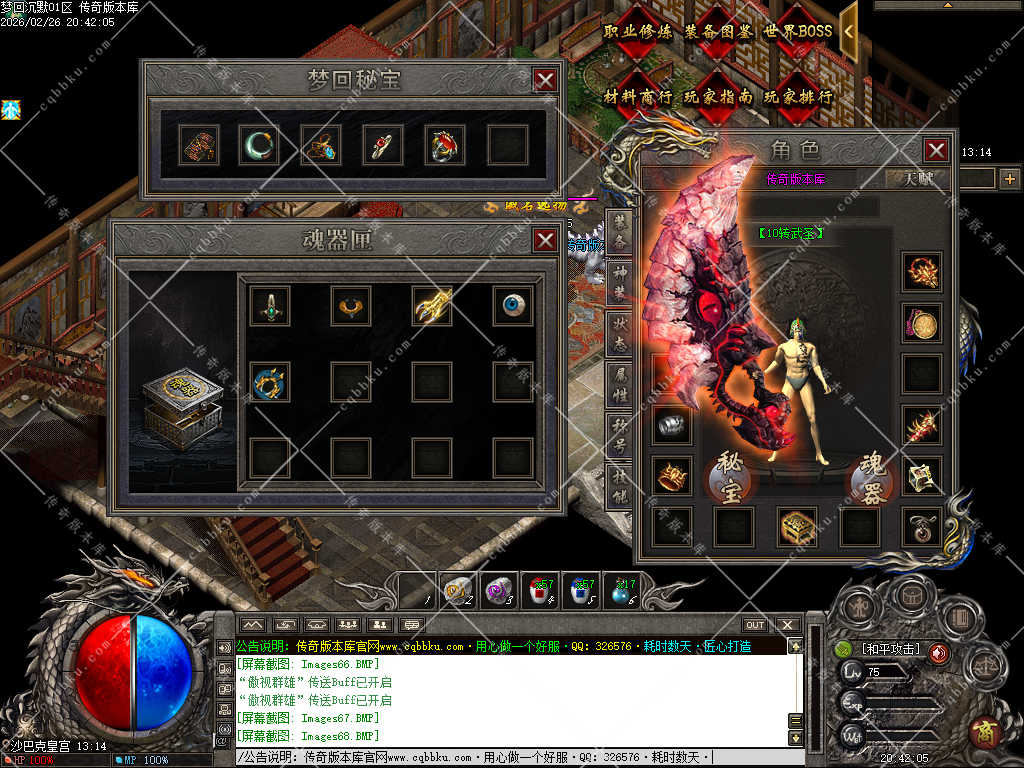Select the jade crescent treasure slot

258,145
